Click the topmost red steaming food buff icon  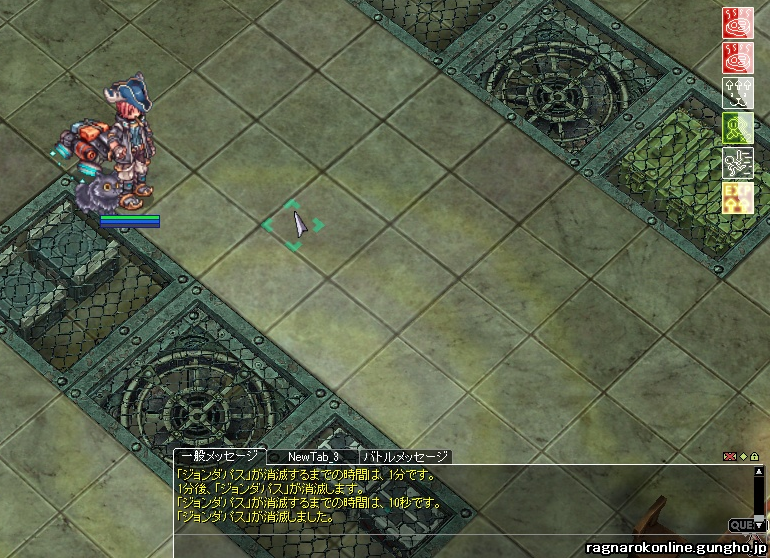(x=737, y=24)
